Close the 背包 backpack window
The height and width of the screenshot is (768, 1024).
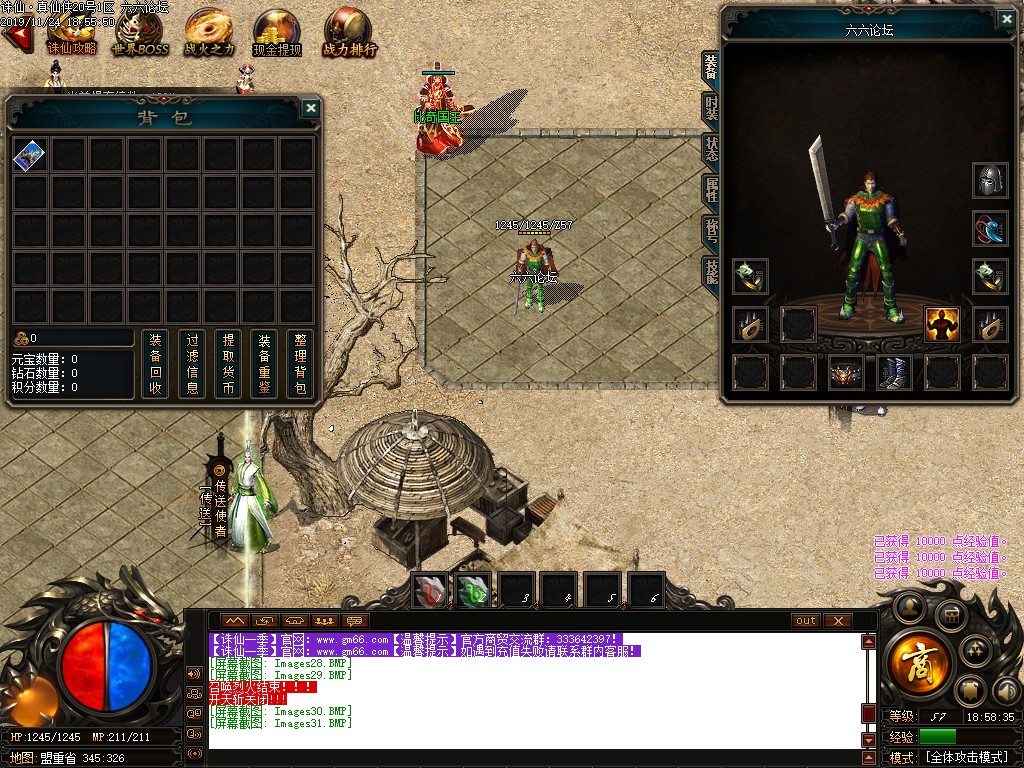click(x=311, y=108)
